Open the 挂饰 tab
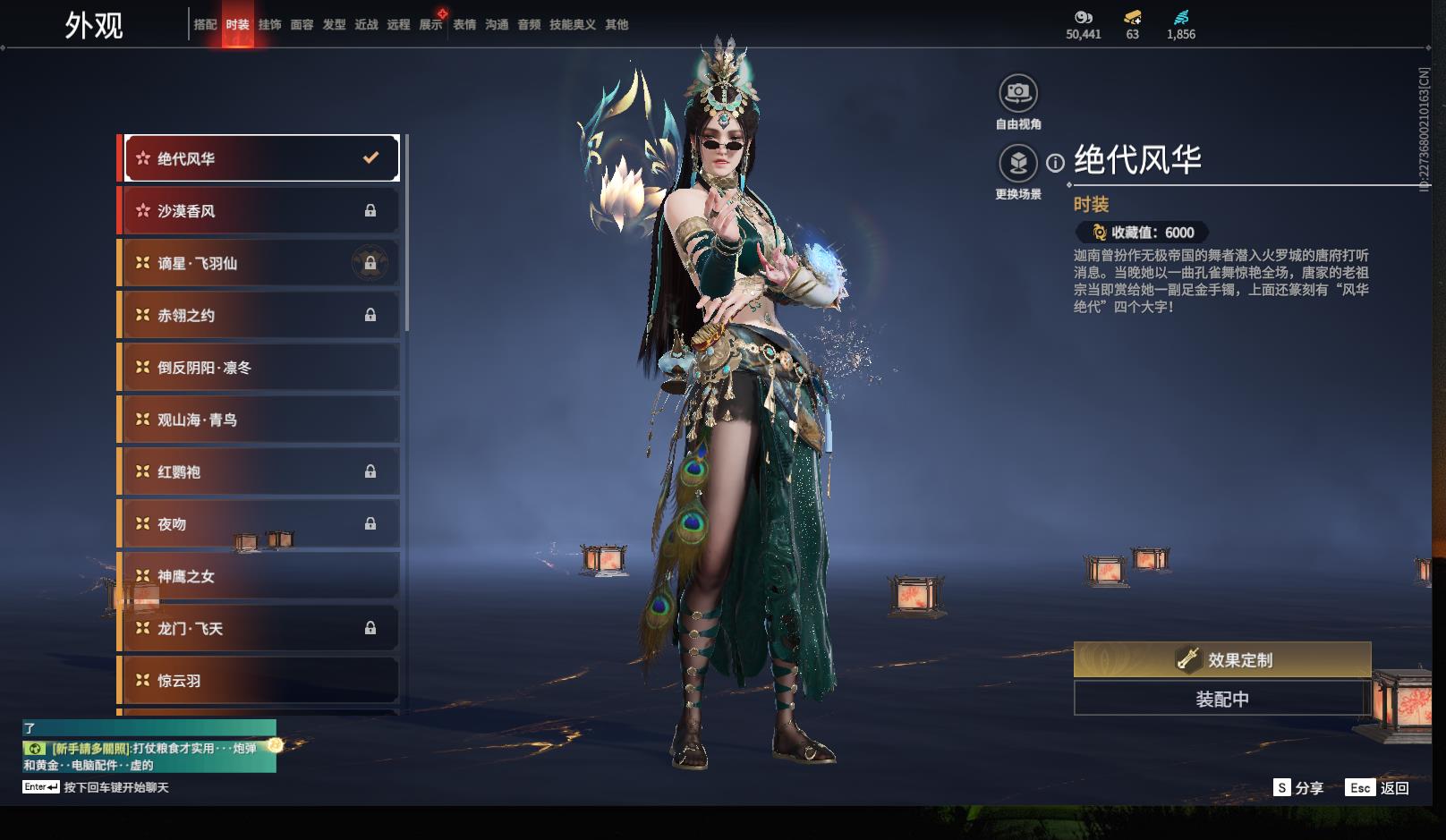Screen dimensions: 1446x840 269,25
